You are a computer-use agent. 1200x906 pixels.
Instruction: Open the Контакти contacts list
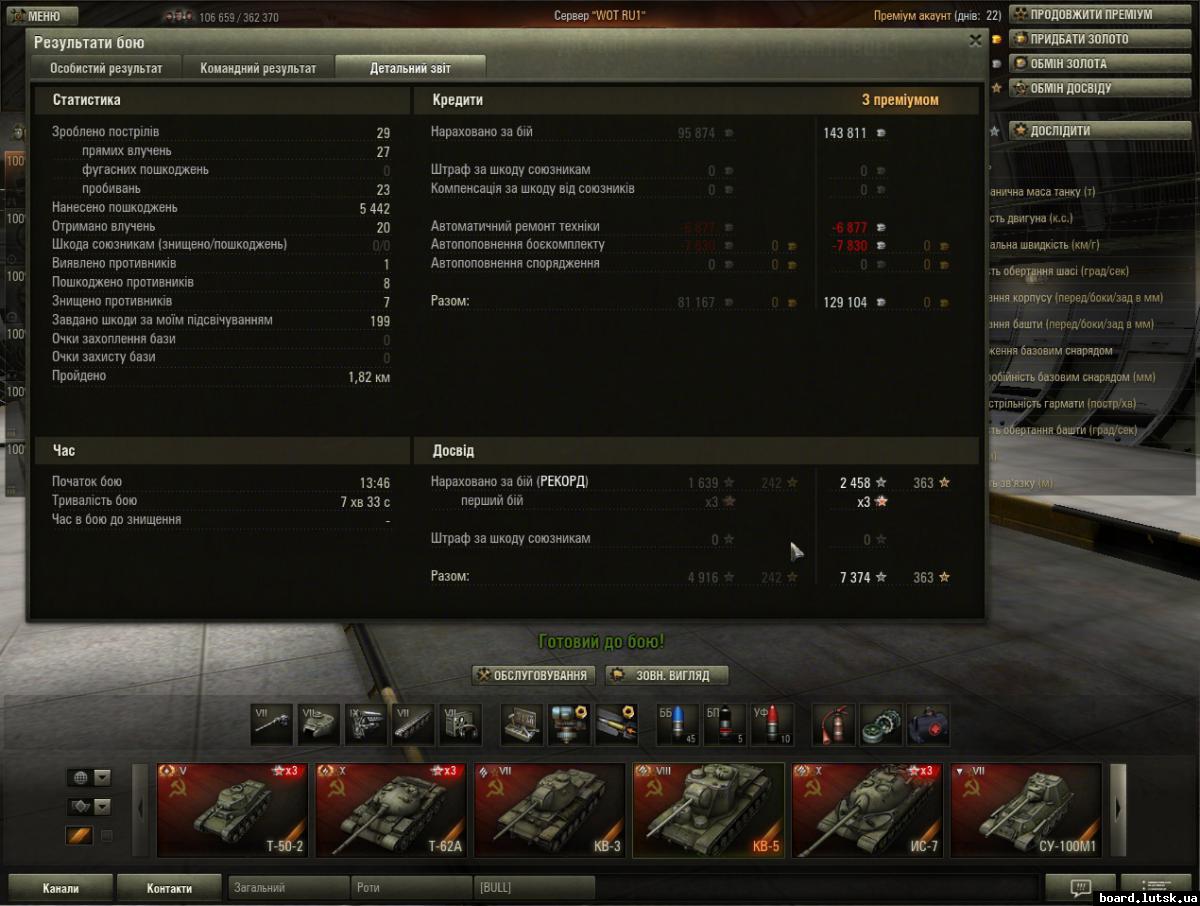coord(169,888)
